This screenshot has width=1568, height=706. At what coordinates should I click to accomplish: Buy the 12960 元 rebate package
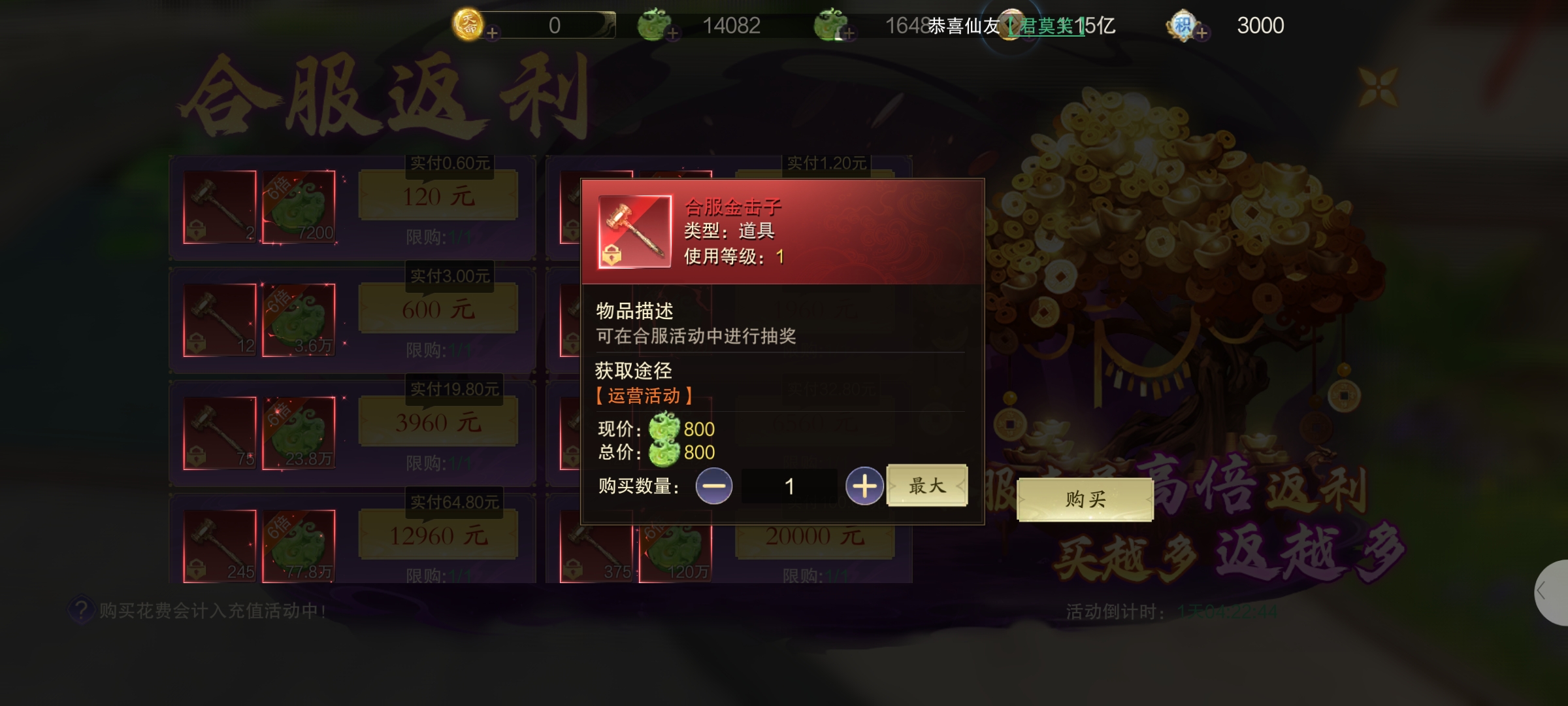438,536
